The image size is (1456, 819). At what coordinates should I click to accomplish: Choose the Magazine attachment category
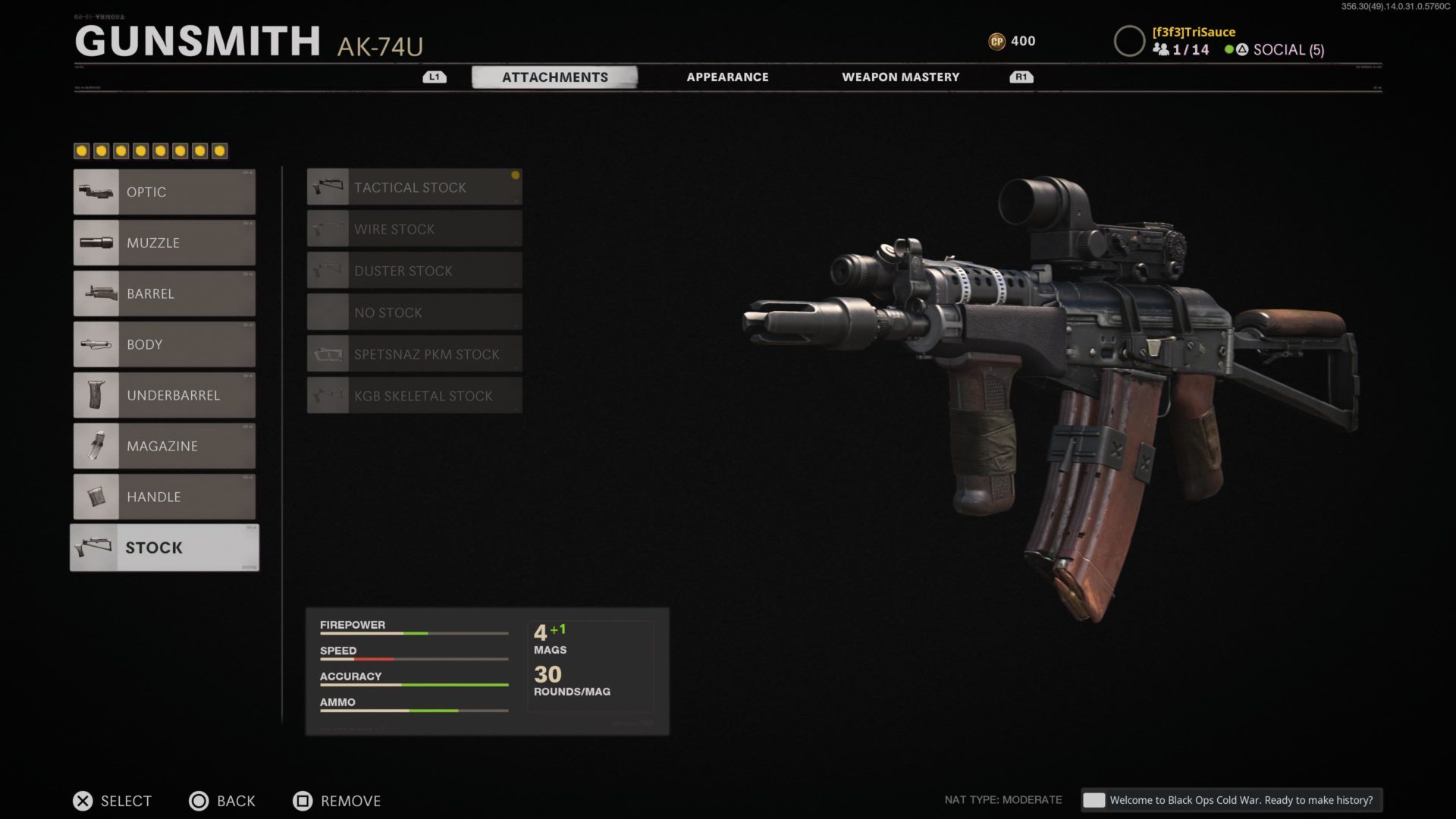click(165, 446)
